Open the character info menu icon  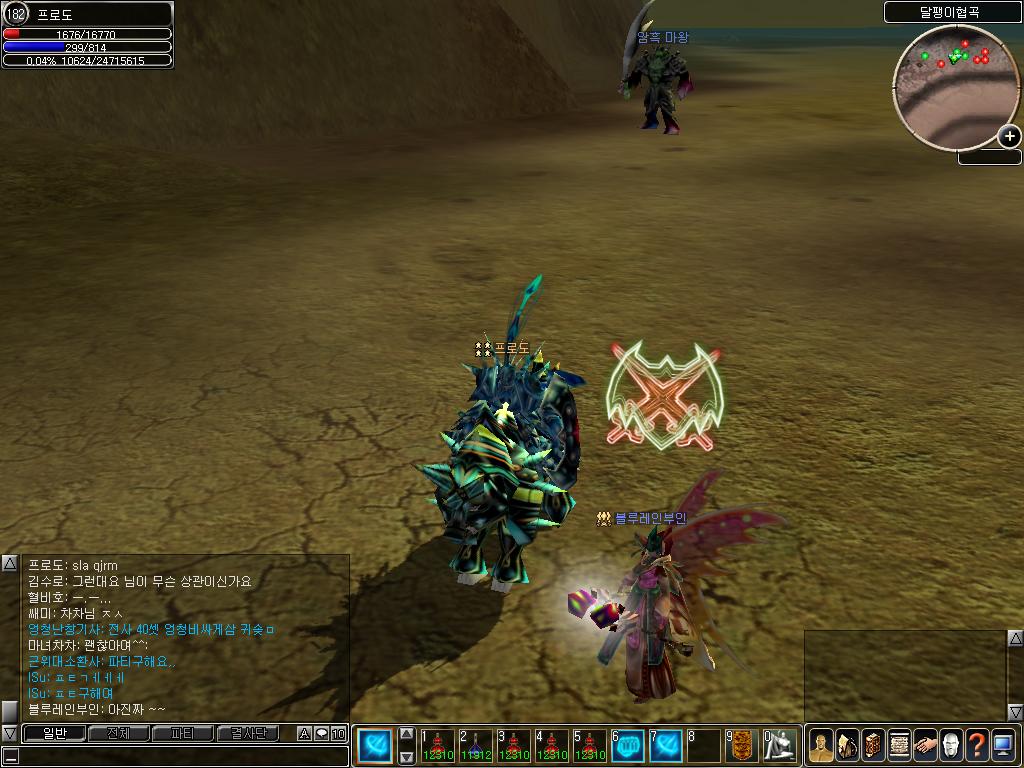point(821,746)
